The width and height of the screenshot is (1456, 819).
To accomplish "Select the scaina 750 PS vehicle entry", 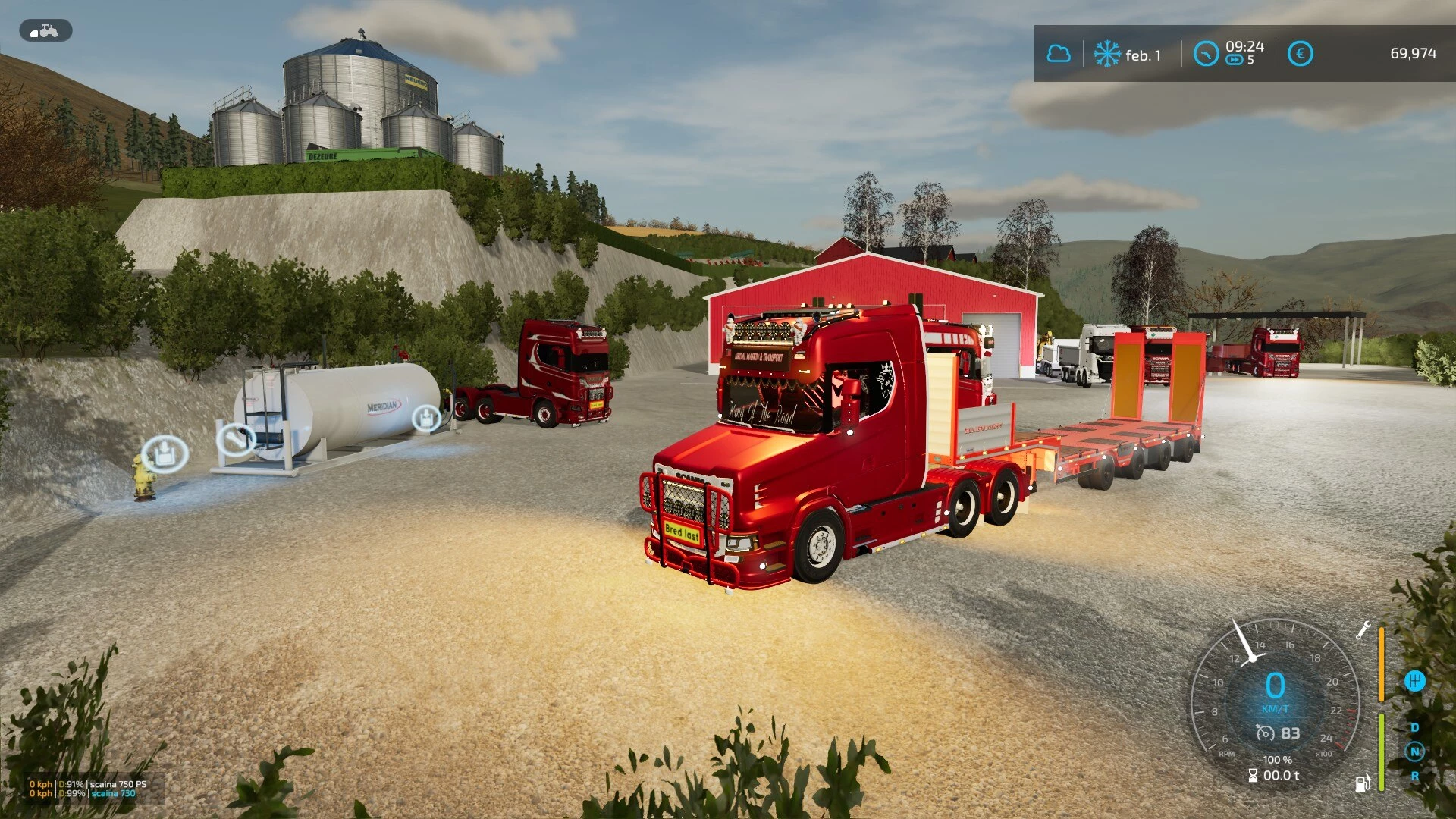I will [x=118, y=784].
